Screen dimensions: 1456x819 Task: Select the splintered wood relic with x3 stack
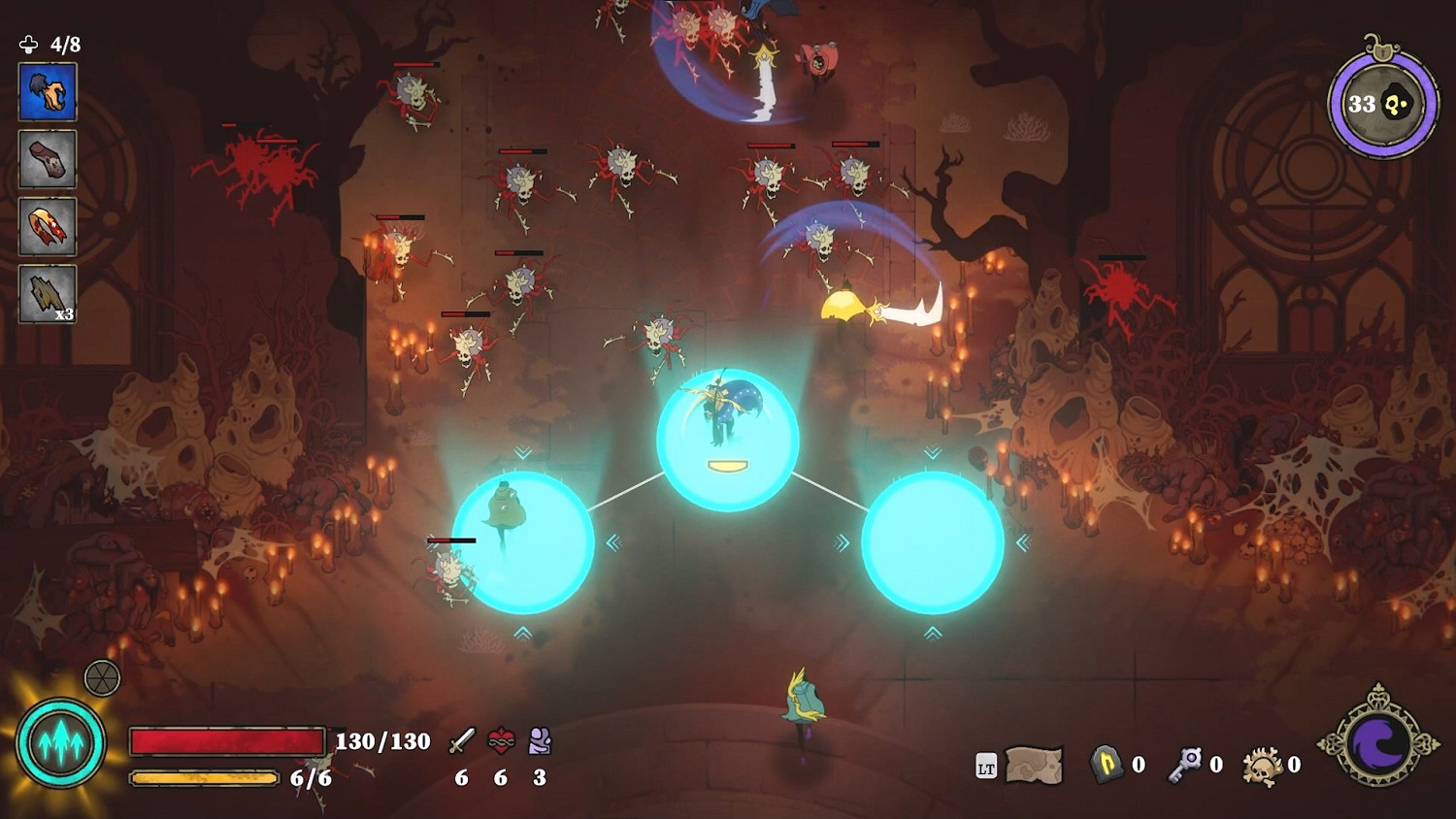(48, 293)
